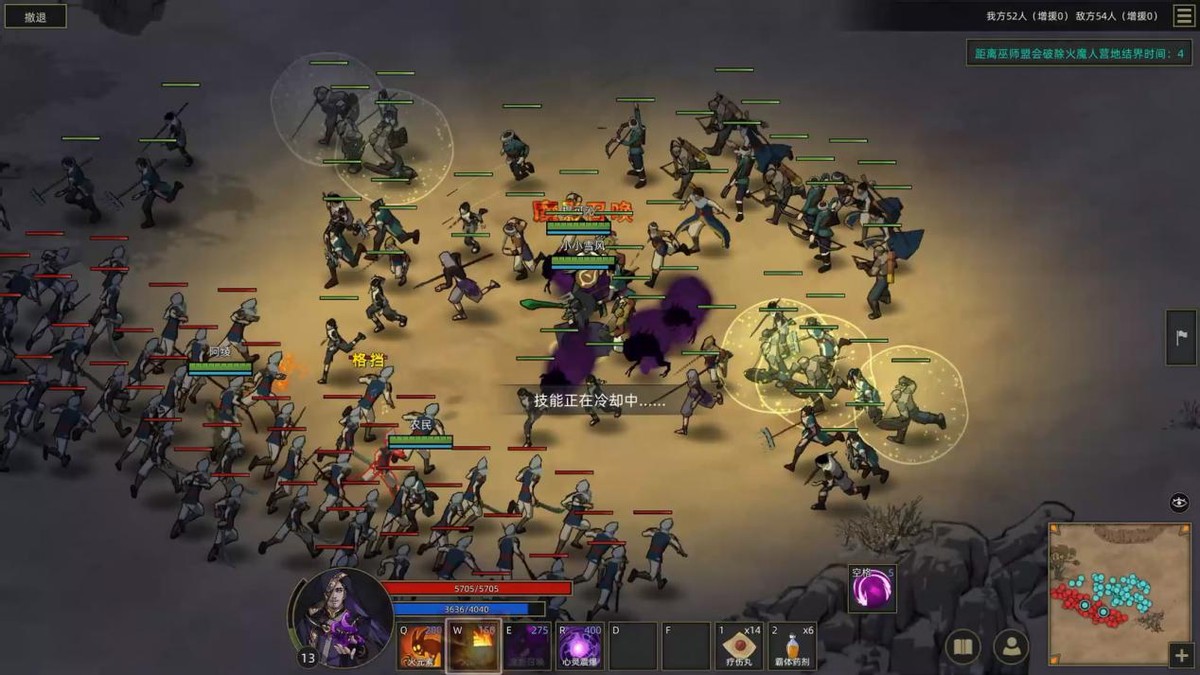1200x675 pixels.
Task: Zoom the minimap with the plus button
Action: click(1181, 655)
